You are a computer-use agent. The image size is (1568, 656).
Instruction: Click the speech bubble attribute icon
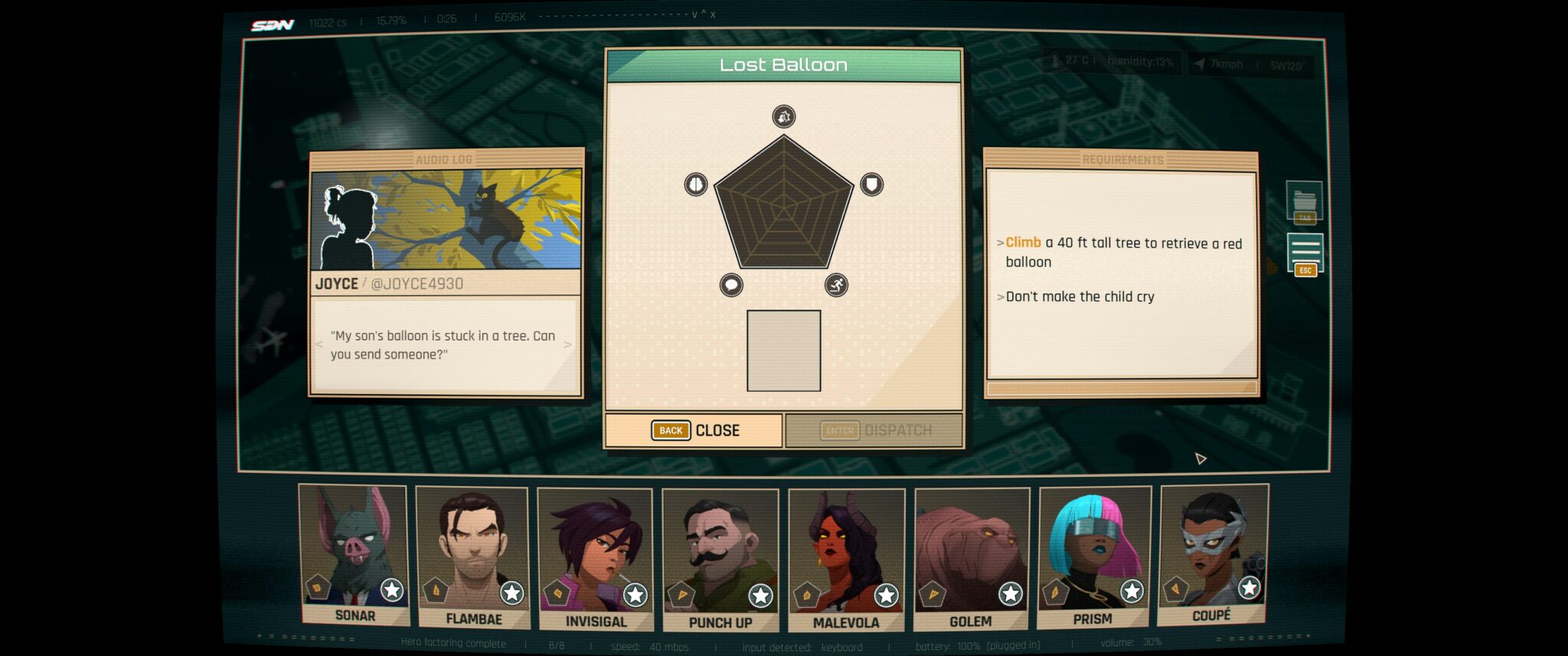tap(731, 286)
